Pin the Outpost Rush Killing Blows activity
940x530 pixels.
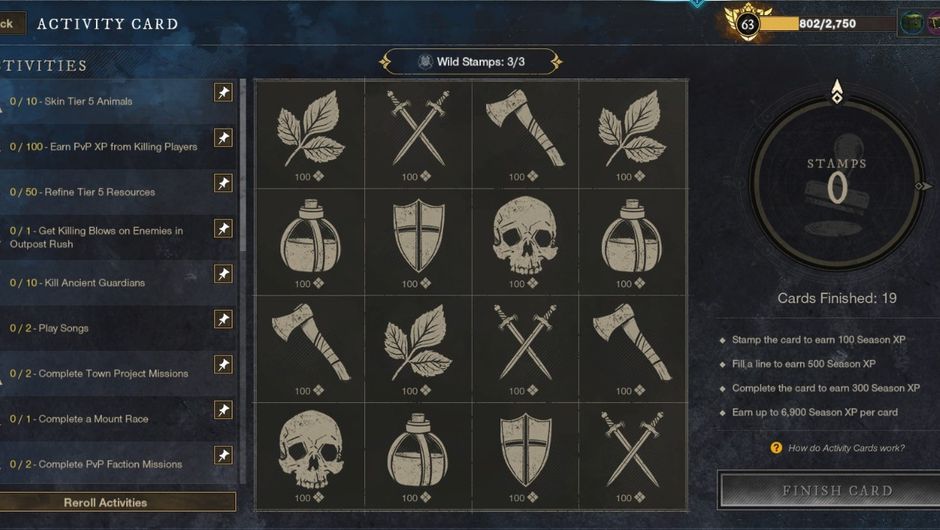point(223,229)
